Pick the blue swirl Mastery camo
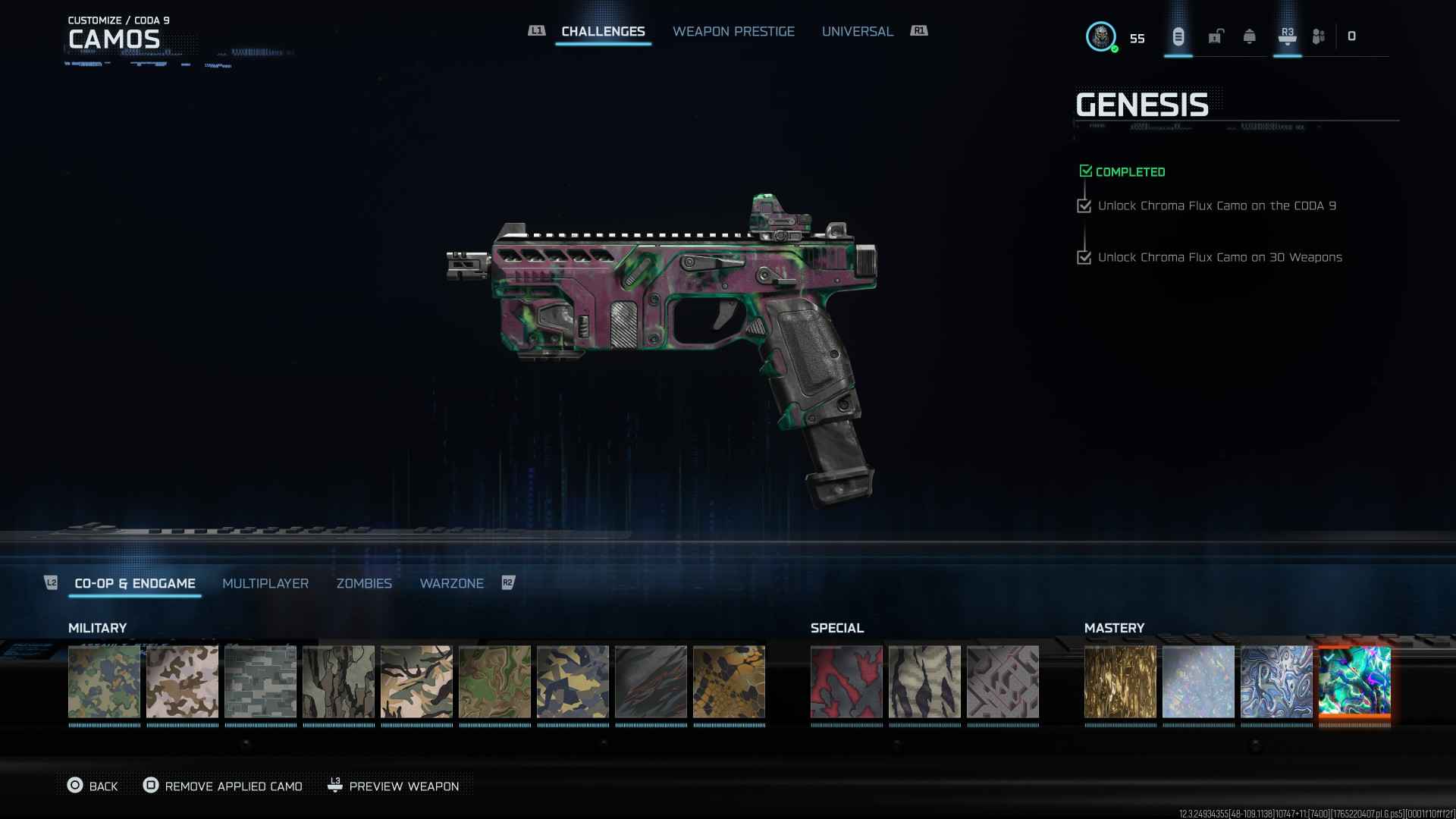This screenshot has width=1456, height=819. (x=1276, y=682)
